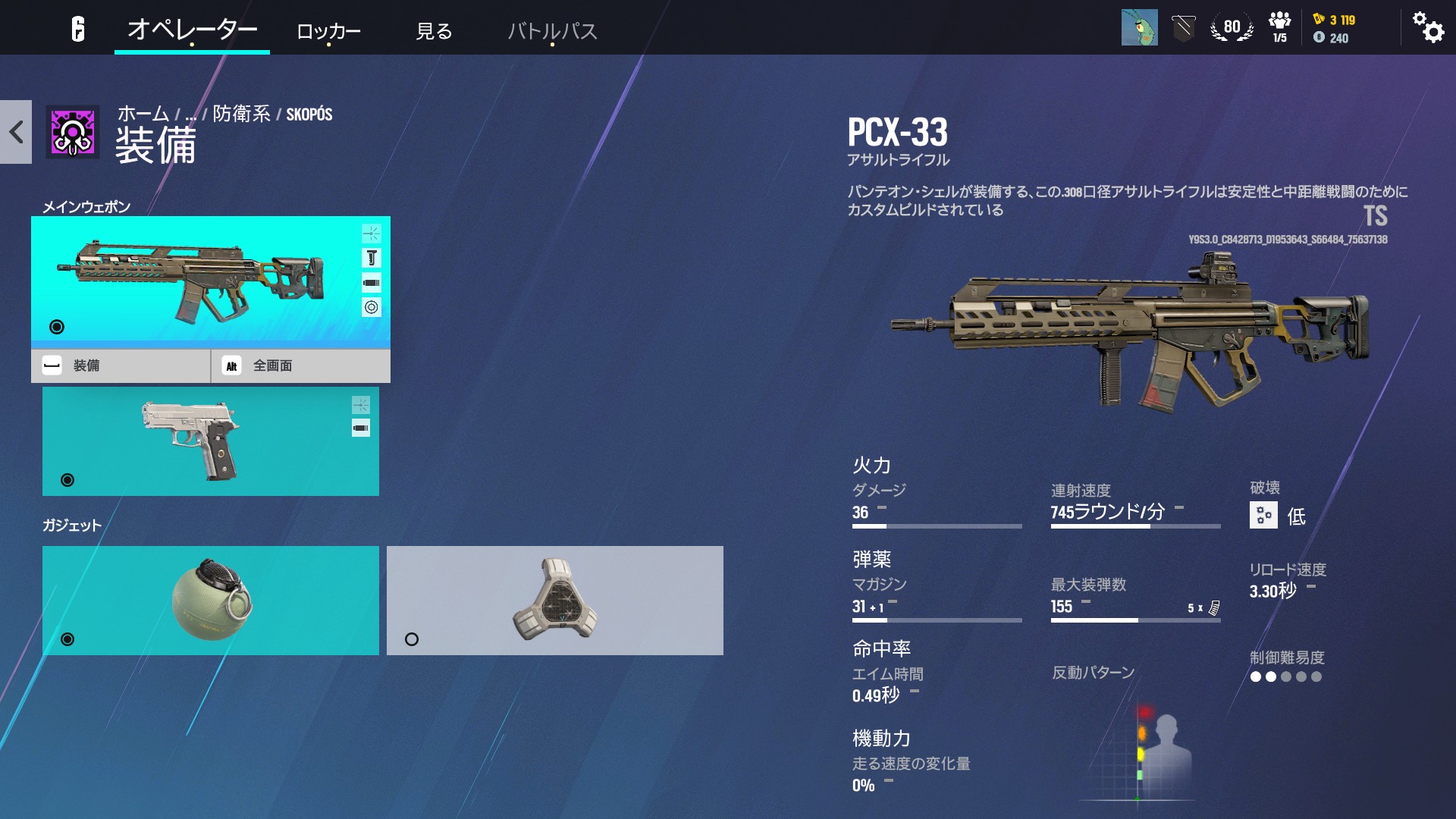Click the level 80 laurel badge
1456x819 pixels.
point(1232,27)
